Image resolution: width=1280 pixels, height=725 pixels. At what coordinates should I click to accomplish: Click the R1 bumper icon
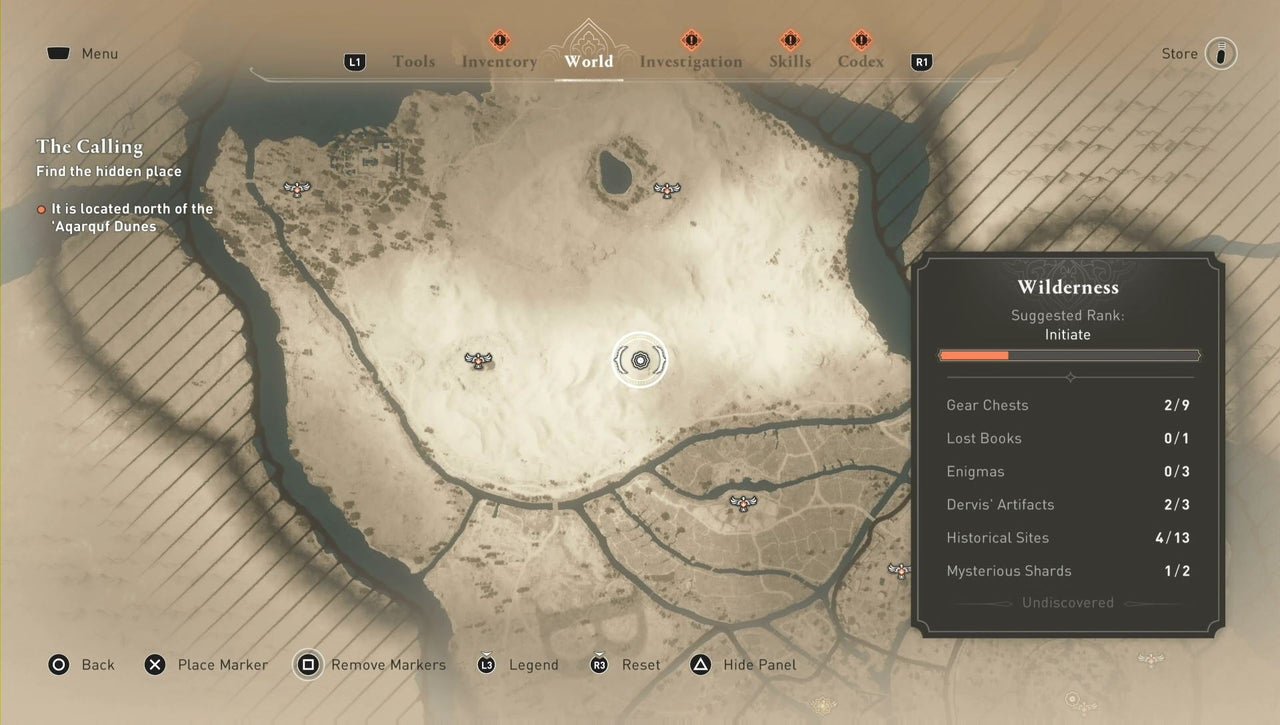tap(920, 62)
